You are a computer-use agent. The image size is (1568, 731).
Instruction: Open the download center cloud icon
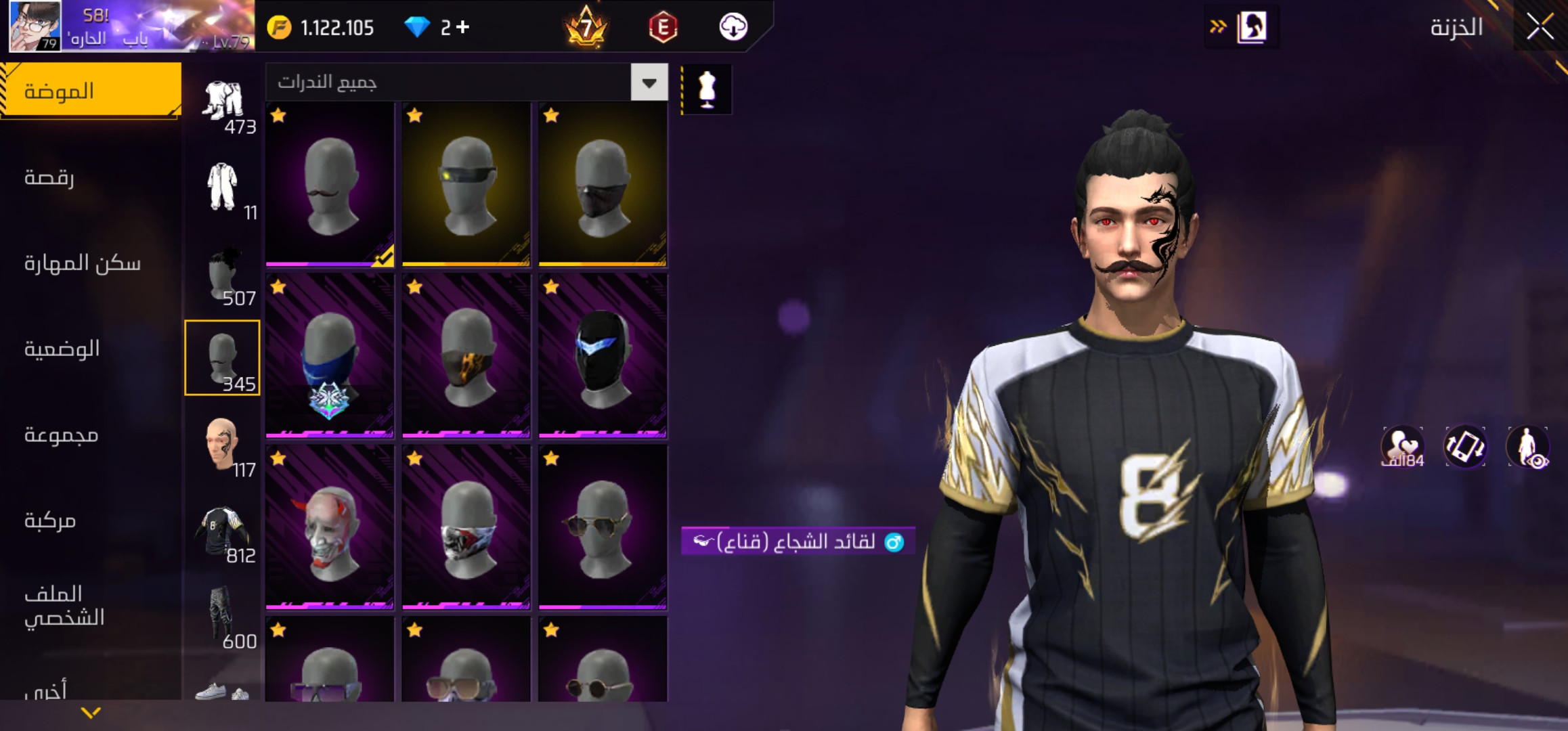(735, 27)
